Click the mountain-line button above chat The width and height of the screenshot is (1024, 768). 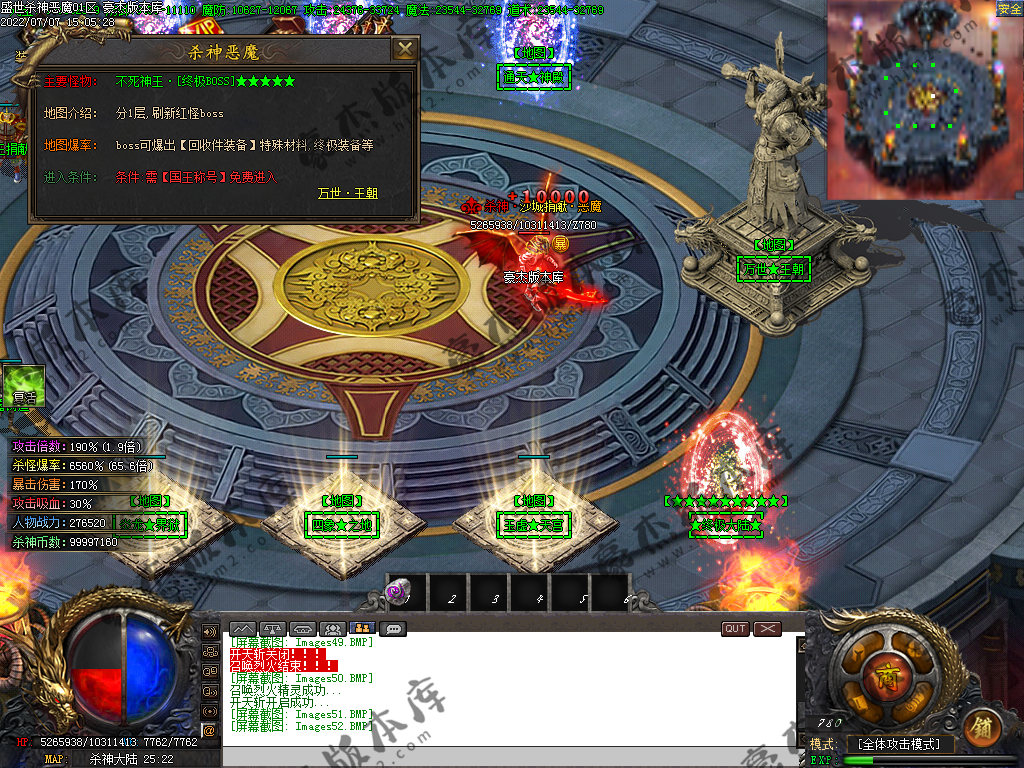point(243,629)
